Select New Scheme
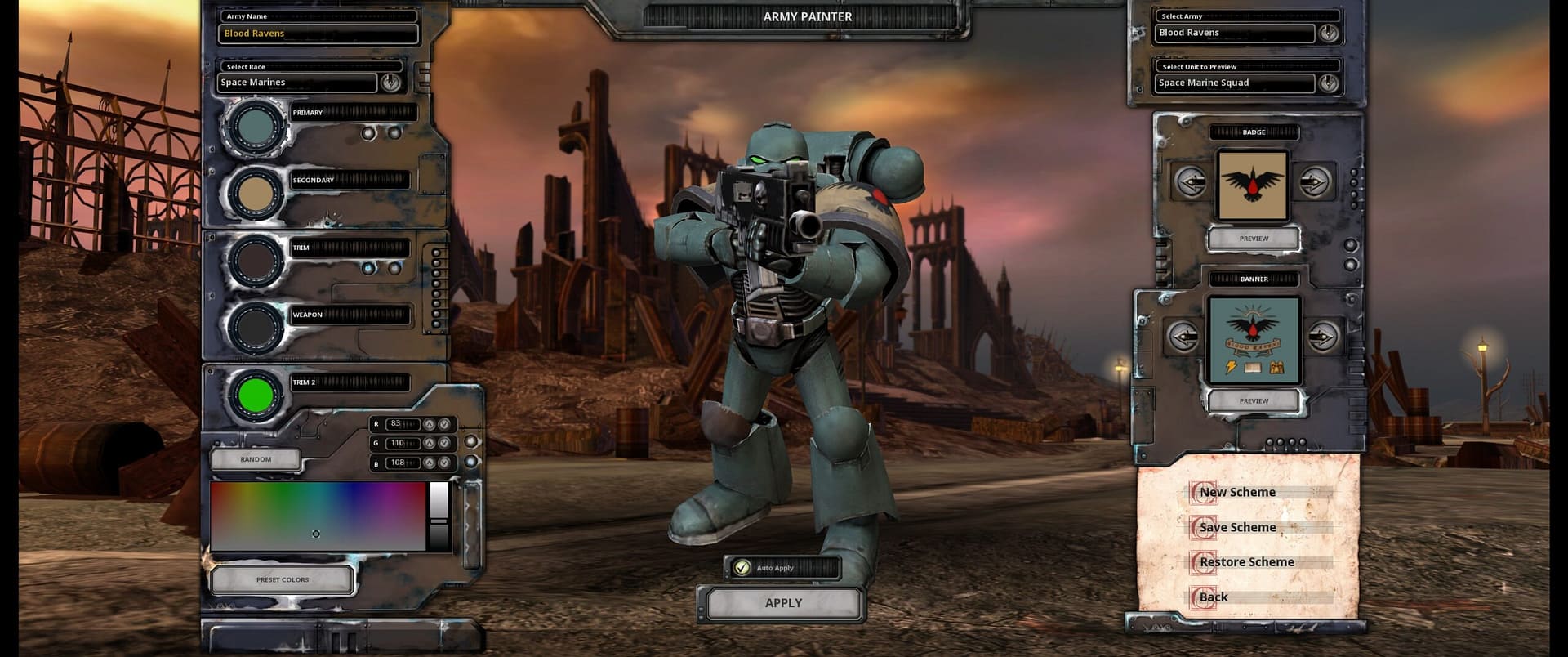Screen dimensions: 1568x657 click(1237, 492)
